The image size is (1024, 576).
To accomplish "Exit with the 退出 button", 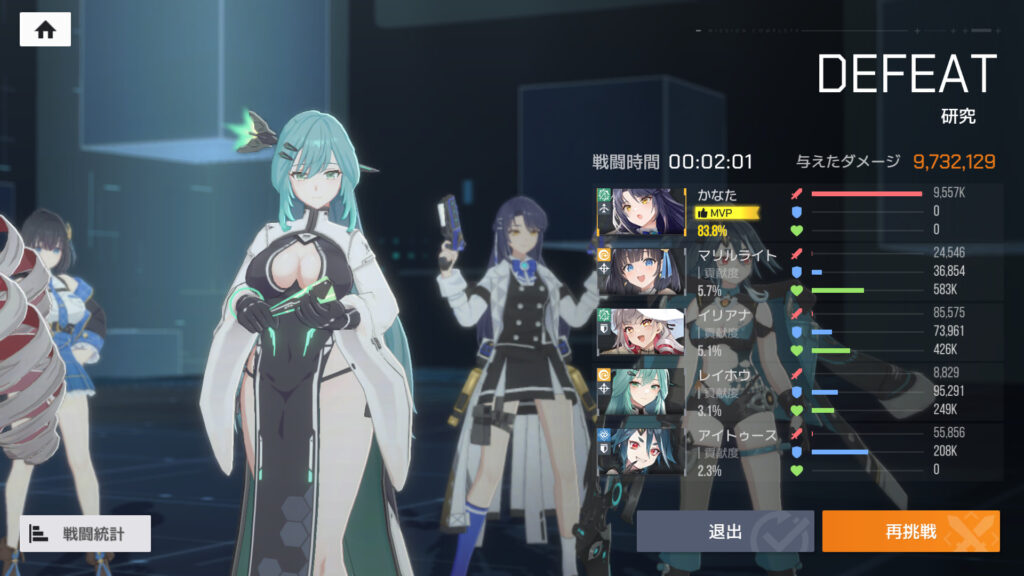I will 725,531.
